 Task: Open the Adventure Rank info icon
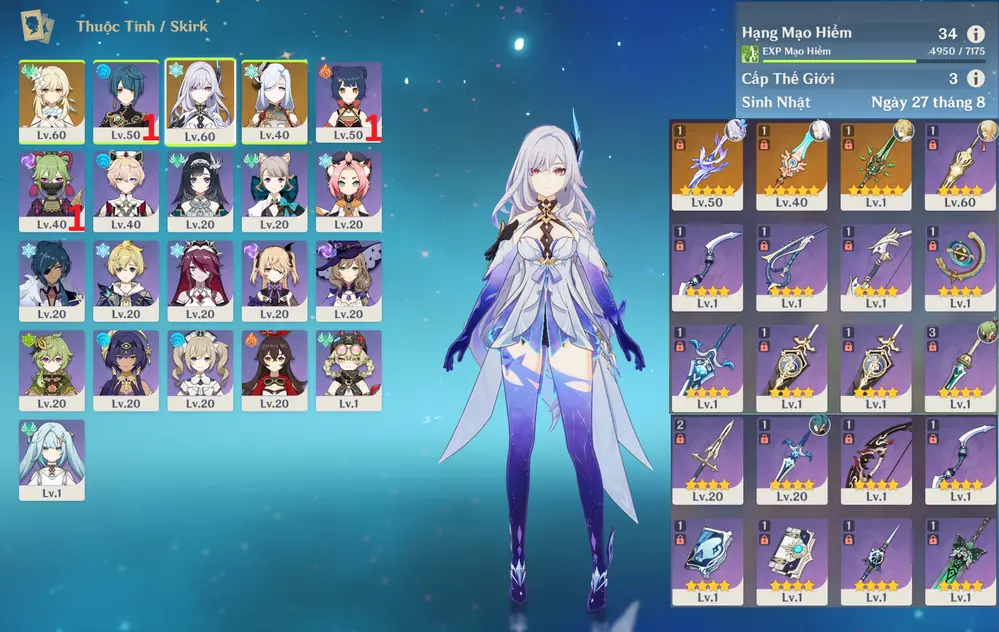pos(976,35)
